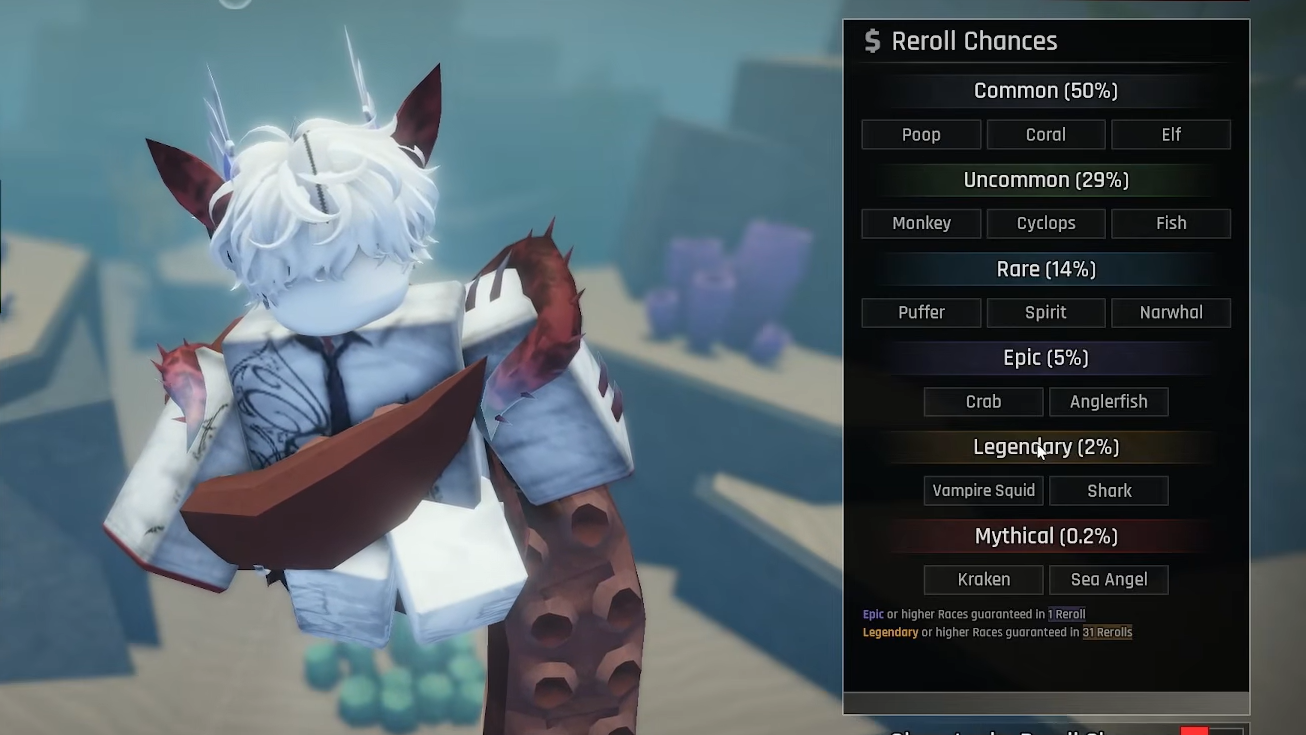Pick the Anglerfish race button
This screenshot has height=735, width=1306.
point(1109,402)
